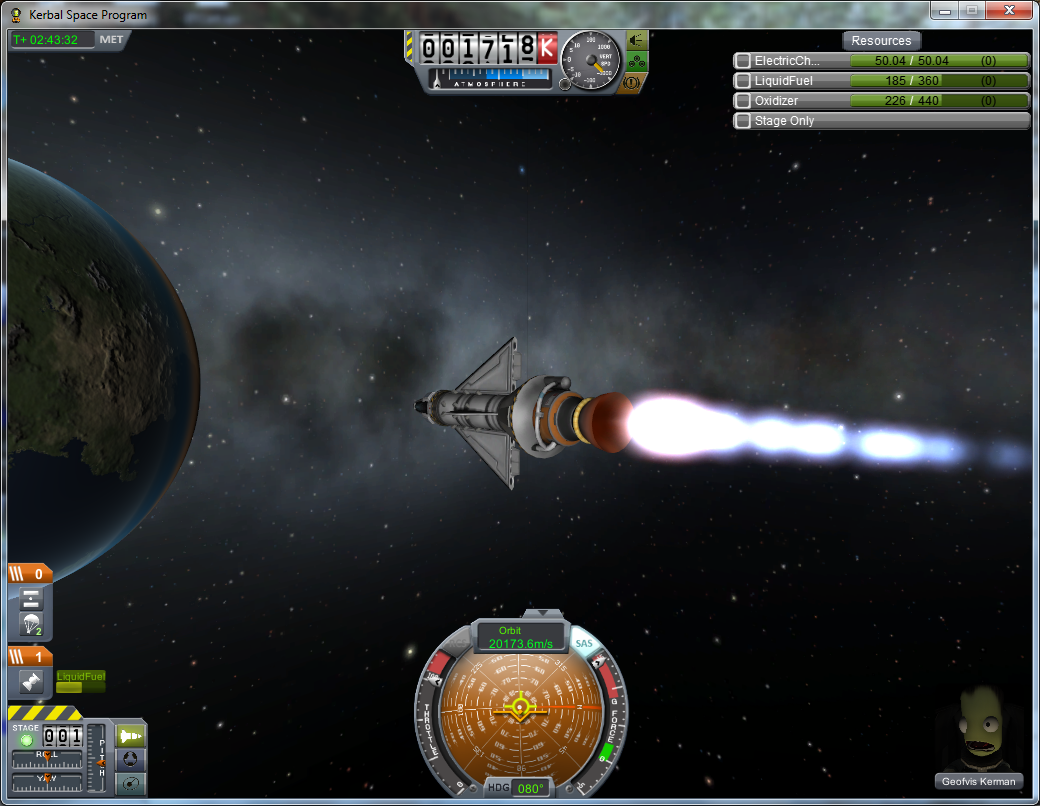Image resolution: width=1040 pixels, height=806 pixels.
Task: Select the engine icon in stage 1
Action: click(x=30, y=682)
